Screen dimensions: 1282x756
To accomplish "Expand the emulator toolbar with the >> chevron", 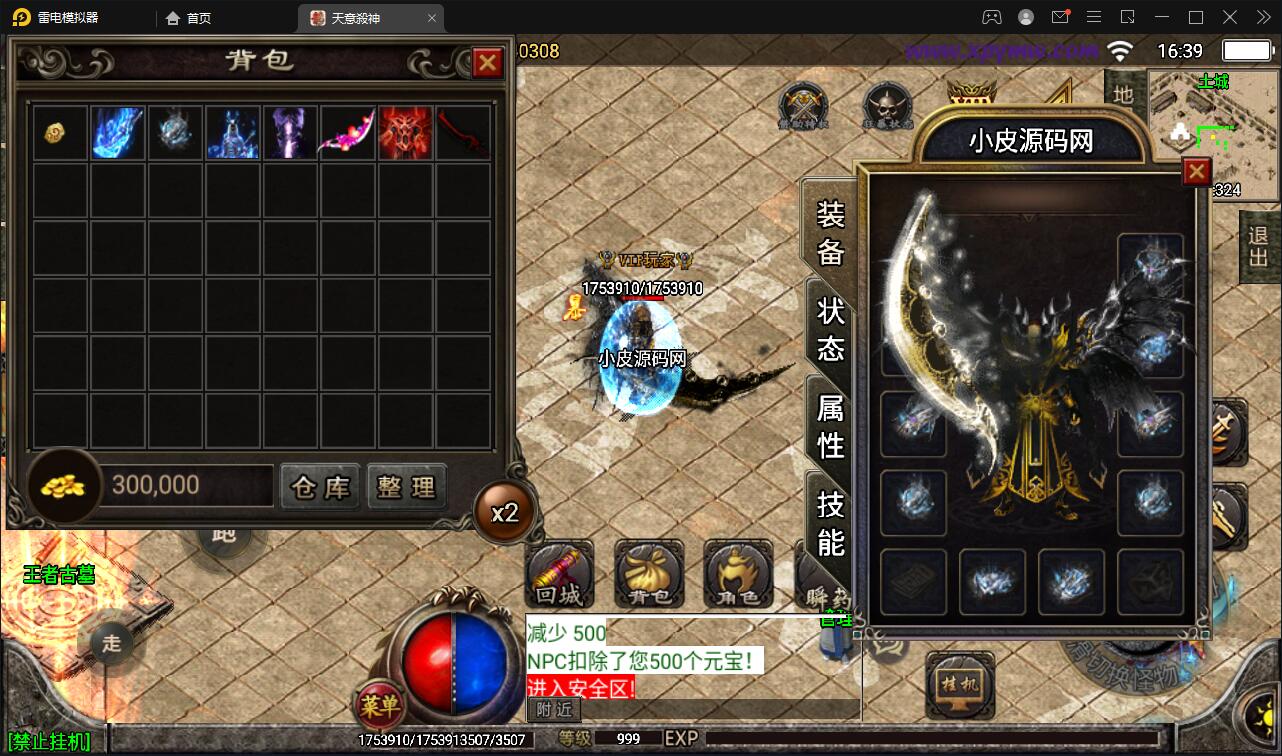I will coord(1262,17).
